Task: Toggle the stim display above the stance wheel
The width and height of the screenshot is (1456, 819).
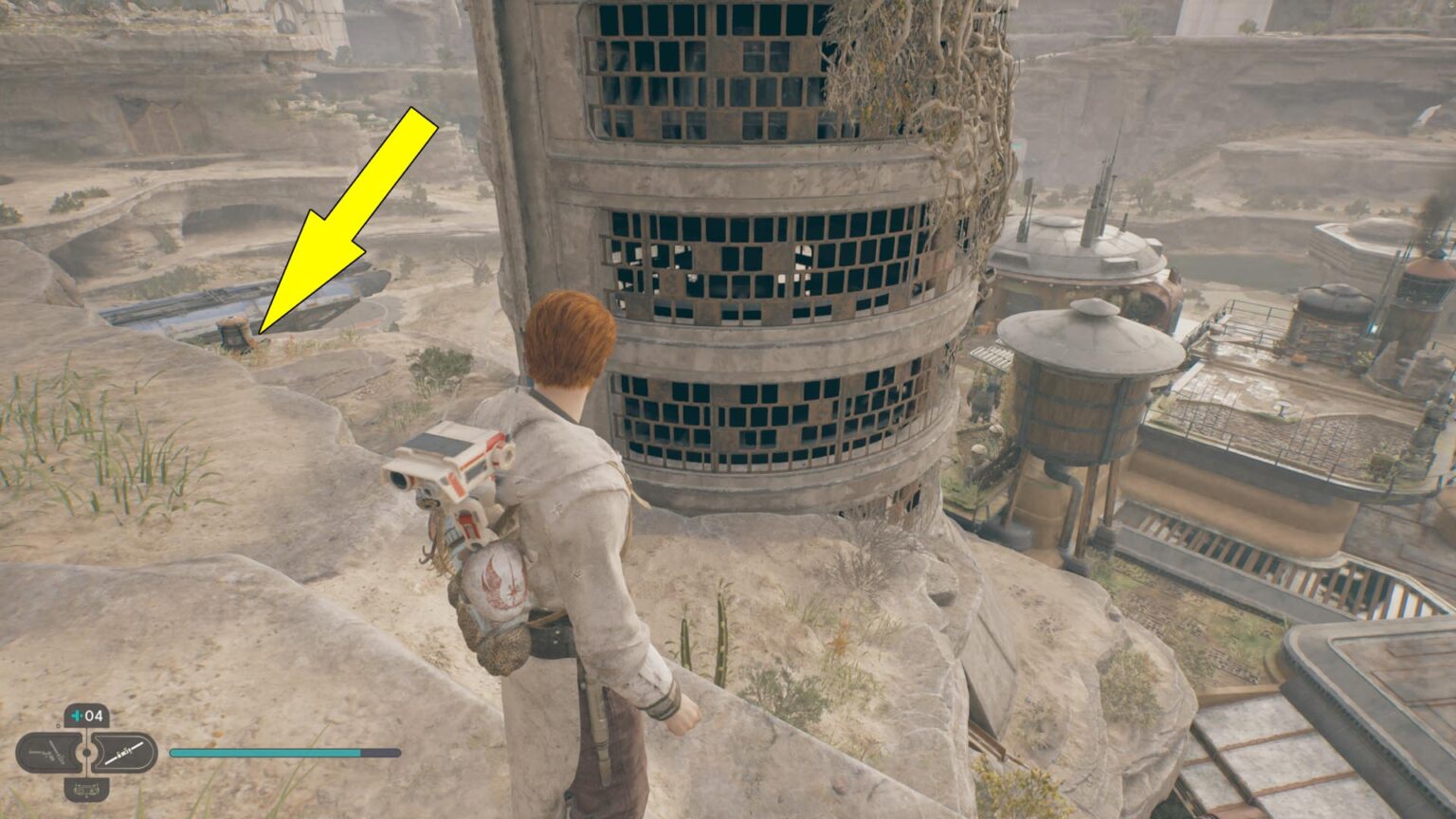Action: tap(84, 715)
